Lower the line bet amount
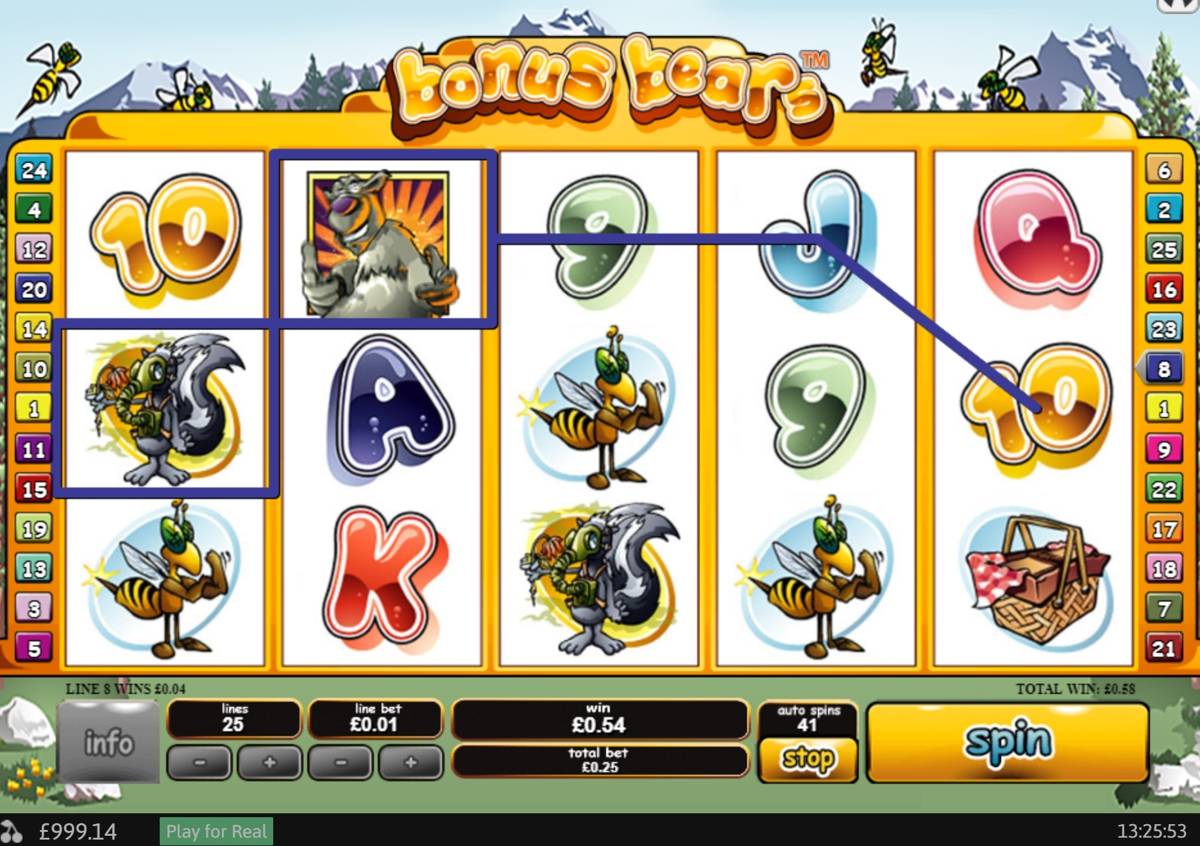Screen dimensions: 1200x846 click(341, 762)
